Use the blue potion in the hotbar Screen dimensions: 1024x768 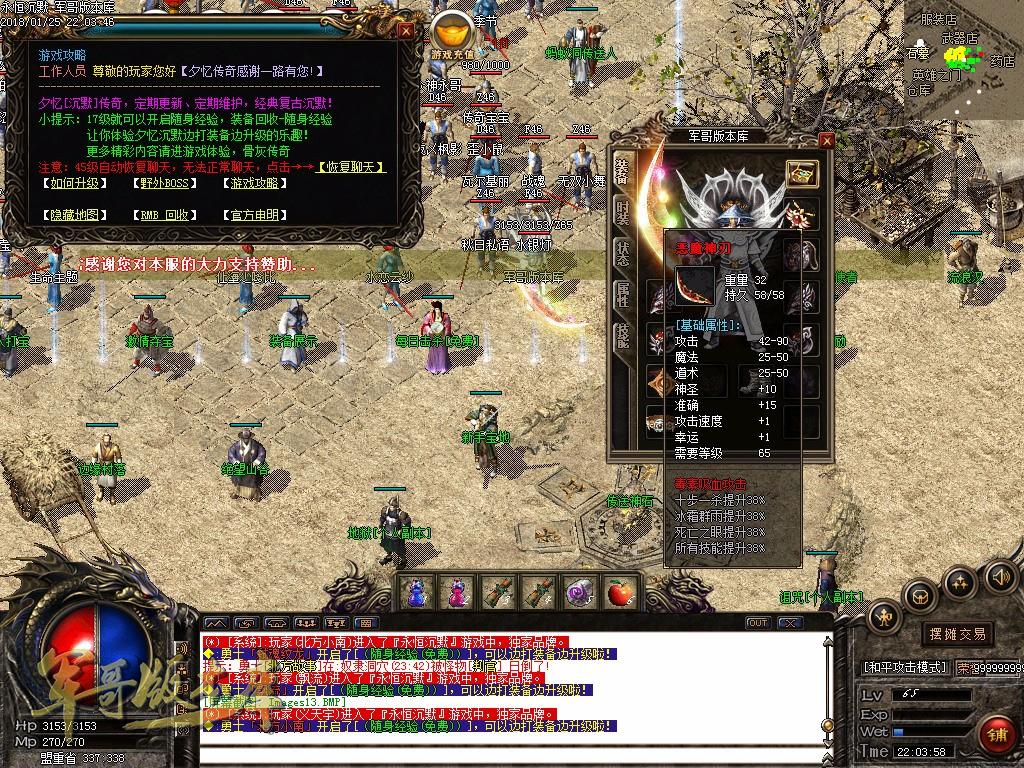[x=416, y=593]
